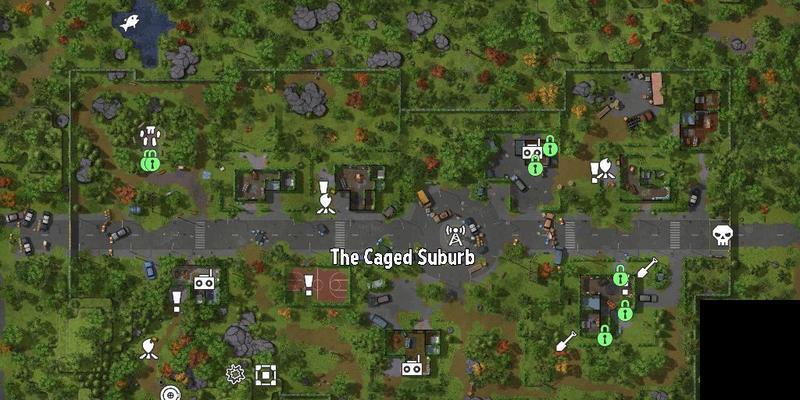Click the exclamation marker on the basketball court
800x400 pixels.
(x=309, y=285)
